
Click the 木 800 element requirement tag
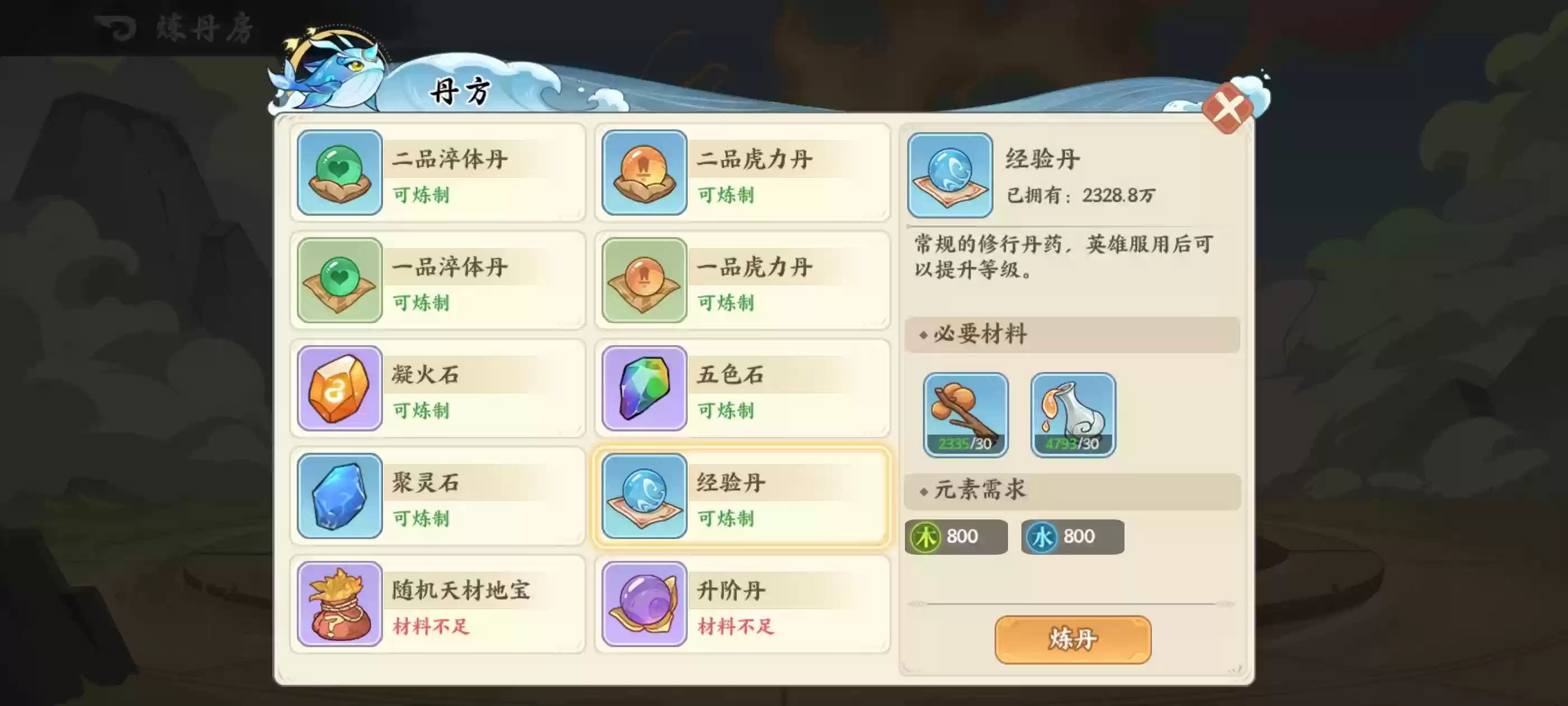(956, 537)
